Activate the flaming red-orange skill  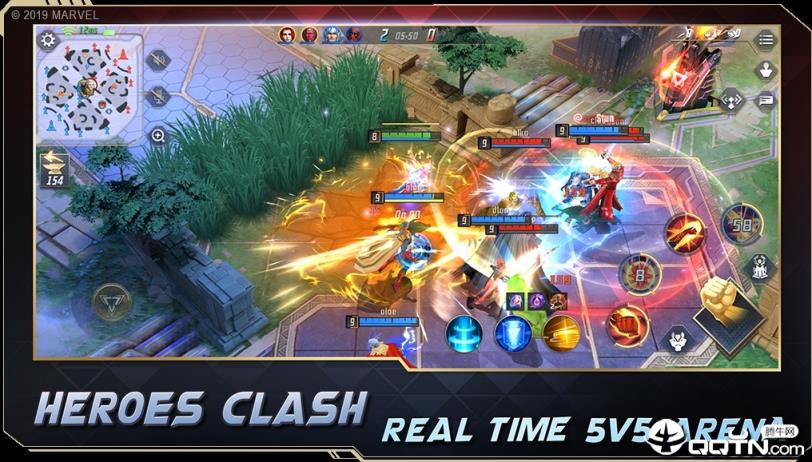click(x=684, y=232)
